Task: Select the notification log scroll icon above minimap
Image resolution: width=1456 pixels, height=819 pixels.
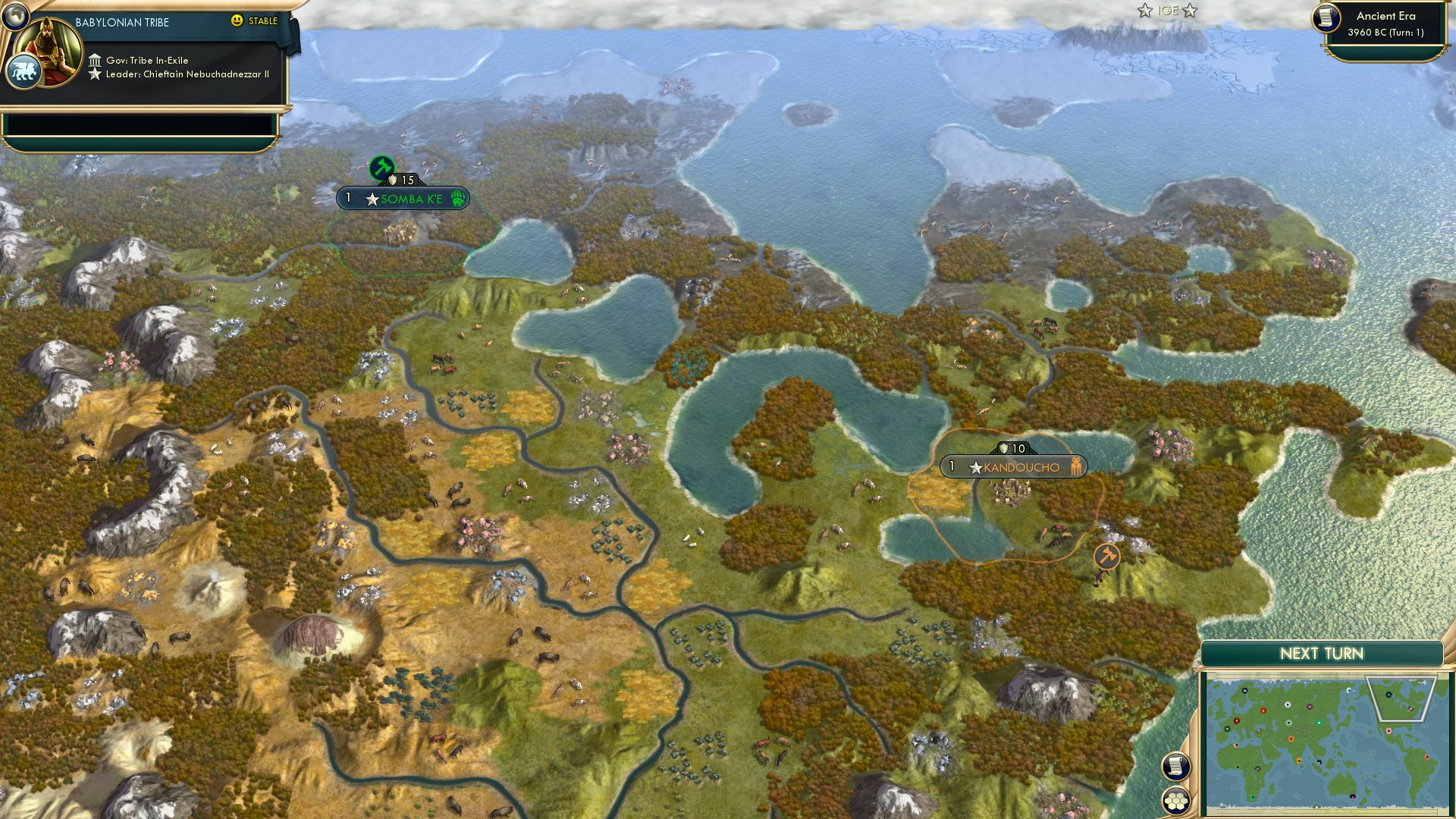Action: [1178, 766]
